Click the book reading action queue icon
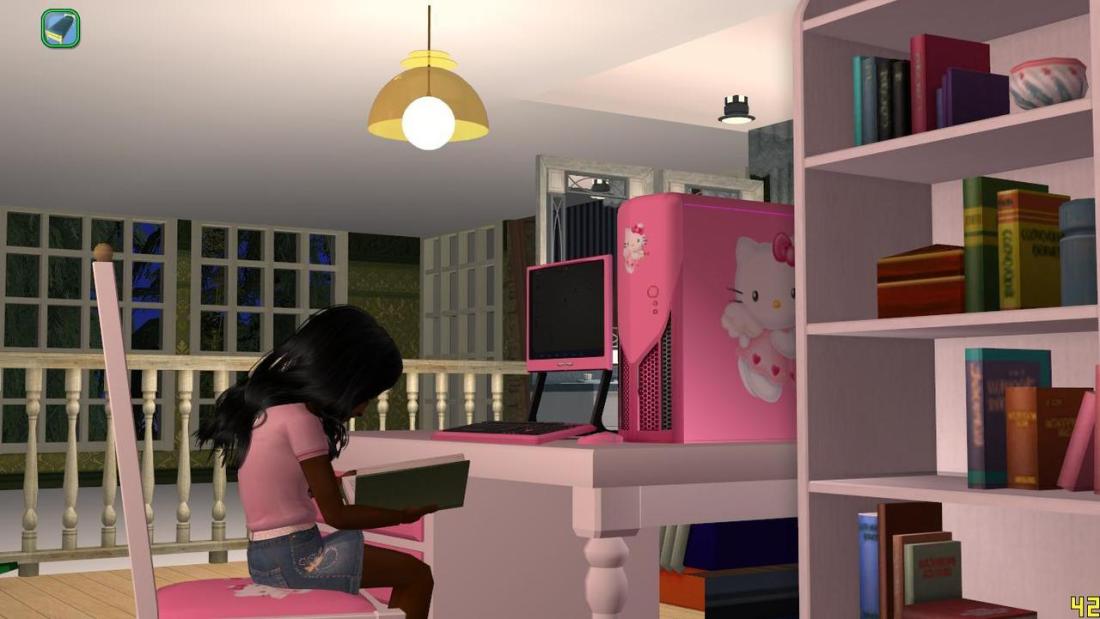 click(60, 28)
